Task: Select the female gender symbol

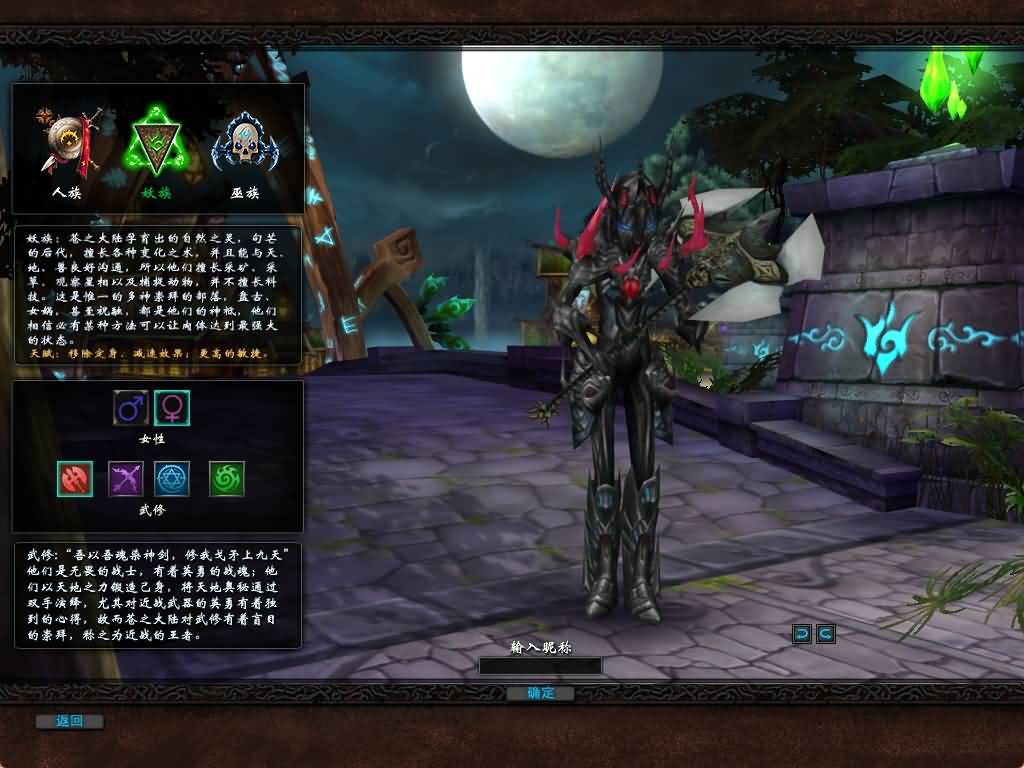Action: (172, 408)
